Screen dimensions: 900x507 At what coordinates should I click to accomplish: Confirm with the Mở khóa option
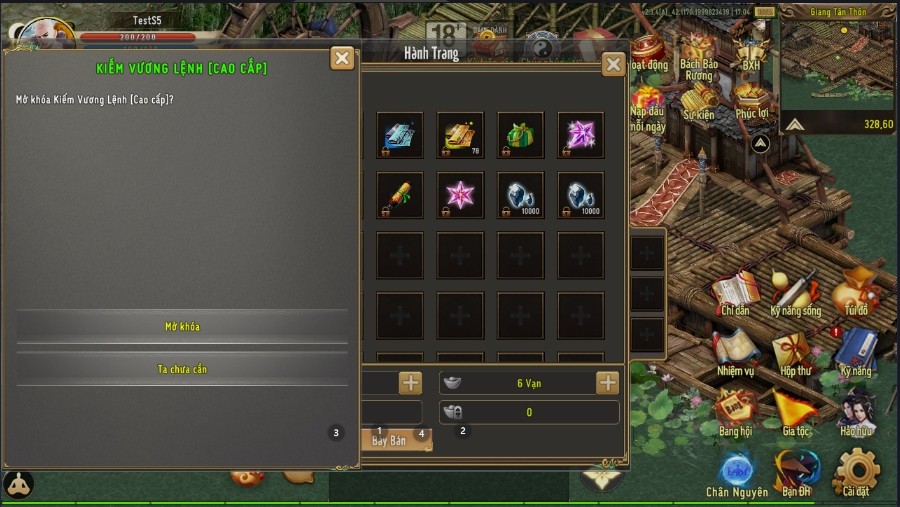(182, 327)
